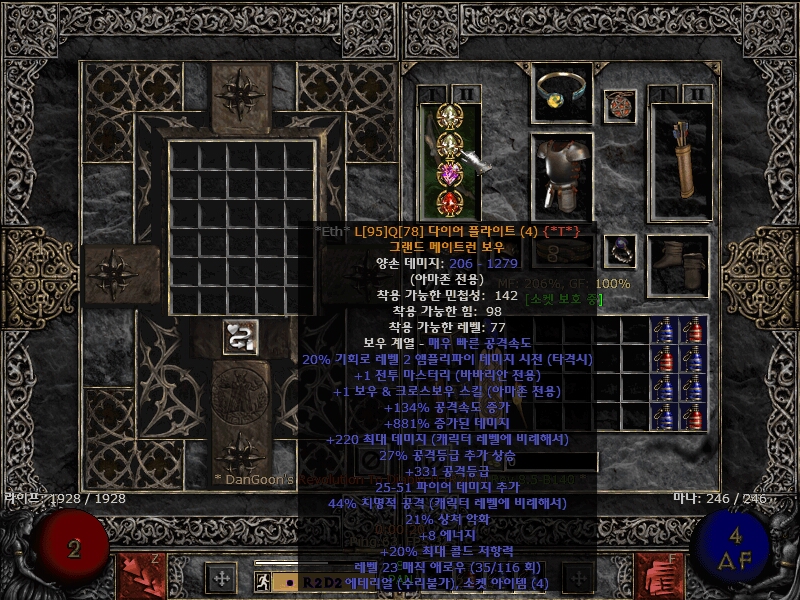Open the mini menu button left of stamina bar
The height and width of the screenshot is (600, 800).
pyautogui.click(x=220, y=577)
